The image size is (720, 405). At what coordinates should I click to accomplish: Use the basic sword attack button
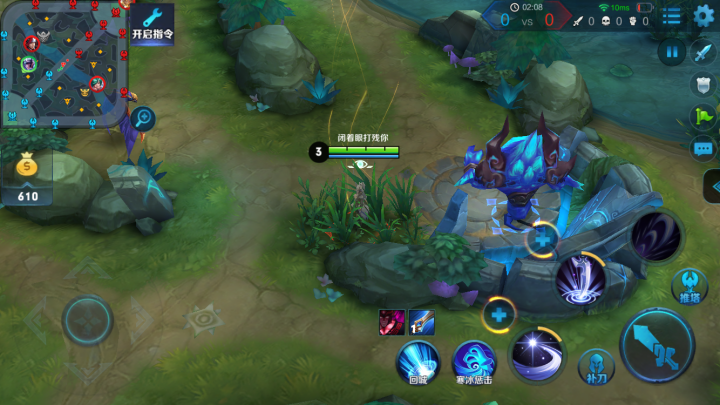(657, 345)
